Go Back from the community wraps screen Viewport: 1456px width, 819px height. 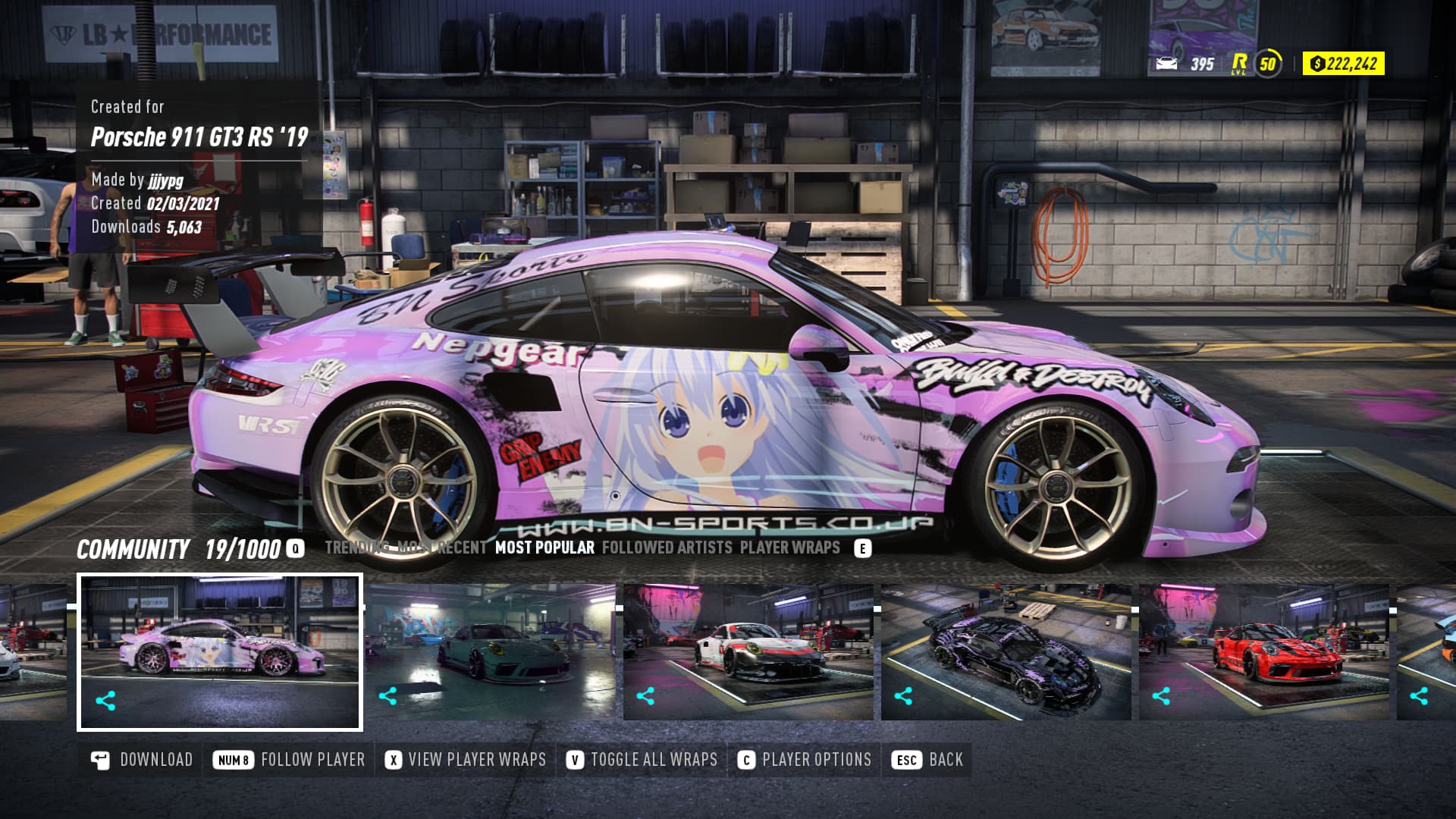(929, 760)
